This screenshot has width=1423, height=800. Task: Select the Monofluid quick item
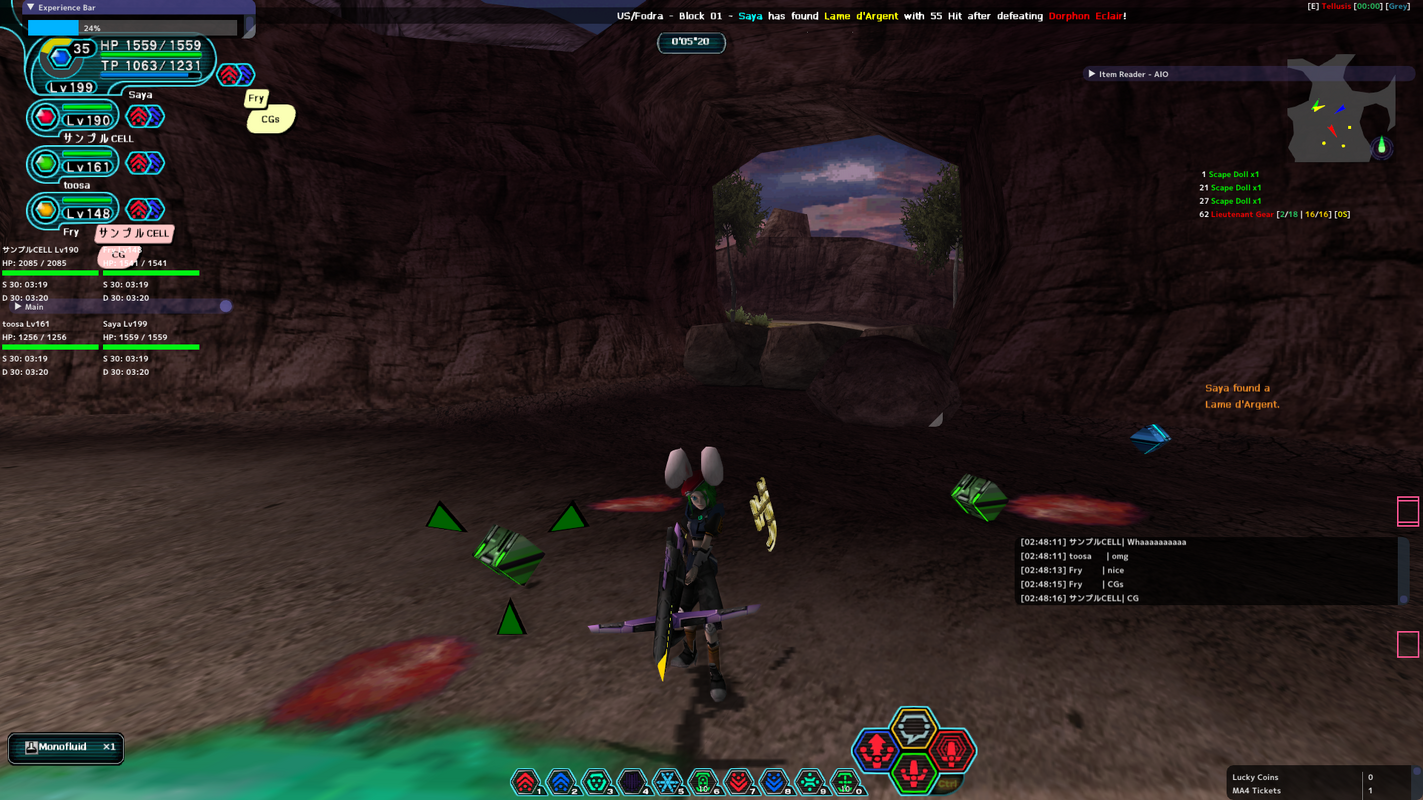66,747
